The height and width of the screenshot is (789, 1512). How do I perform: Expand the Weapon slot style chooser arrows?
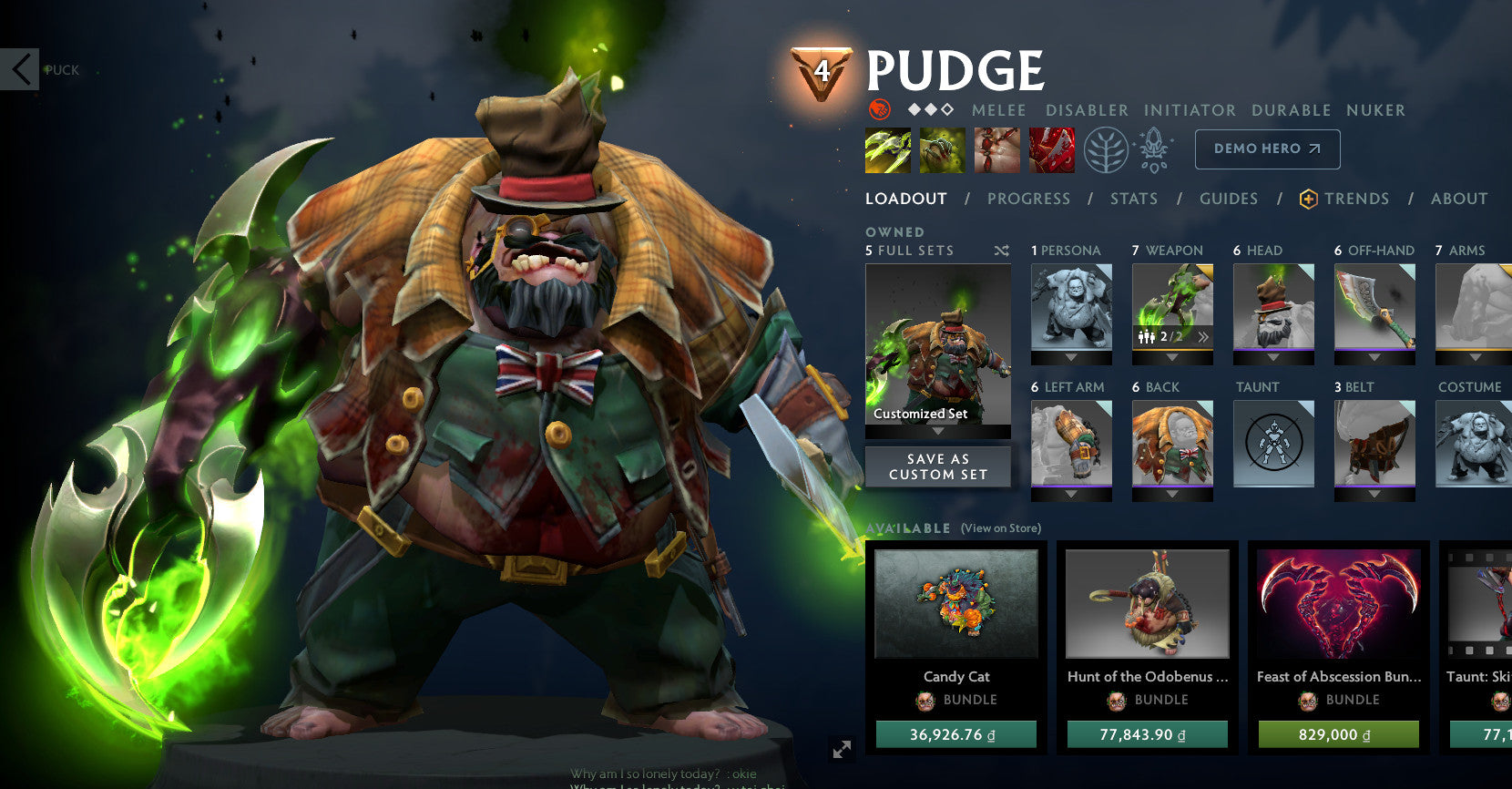[1203, 335]
